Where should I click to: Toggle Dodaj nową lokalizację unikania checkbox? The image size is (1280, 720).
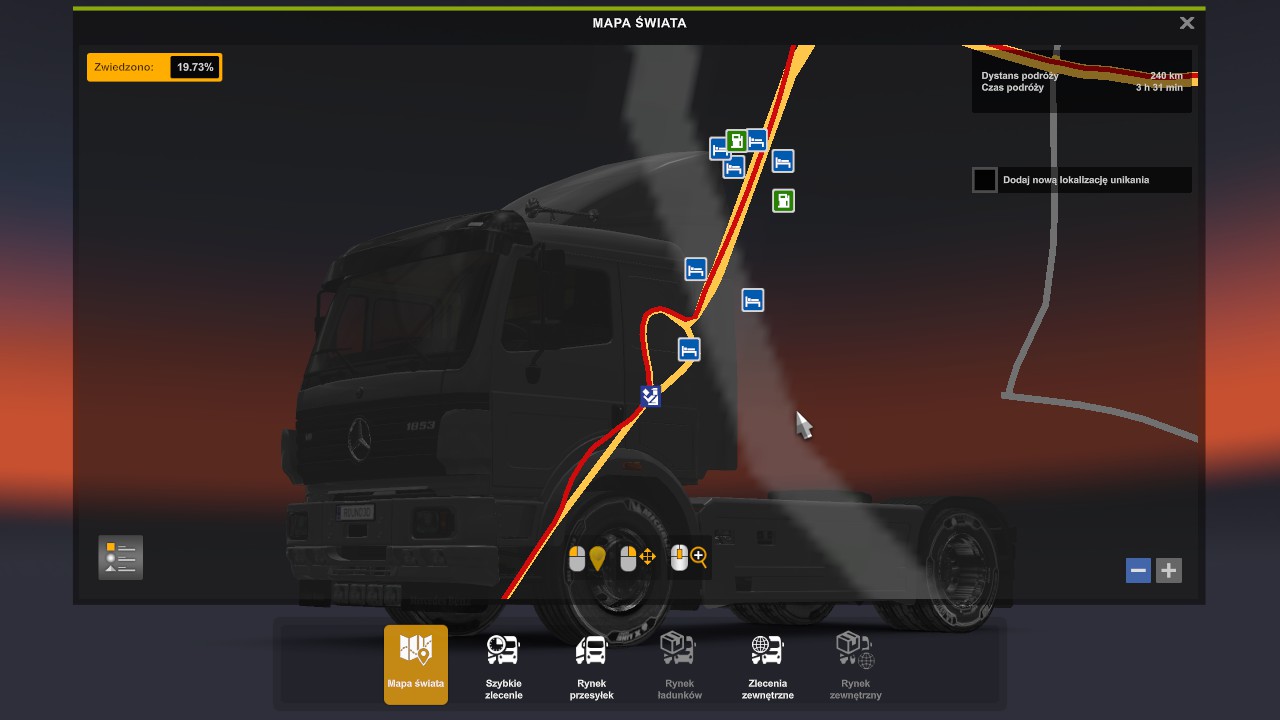coord(985,180)
